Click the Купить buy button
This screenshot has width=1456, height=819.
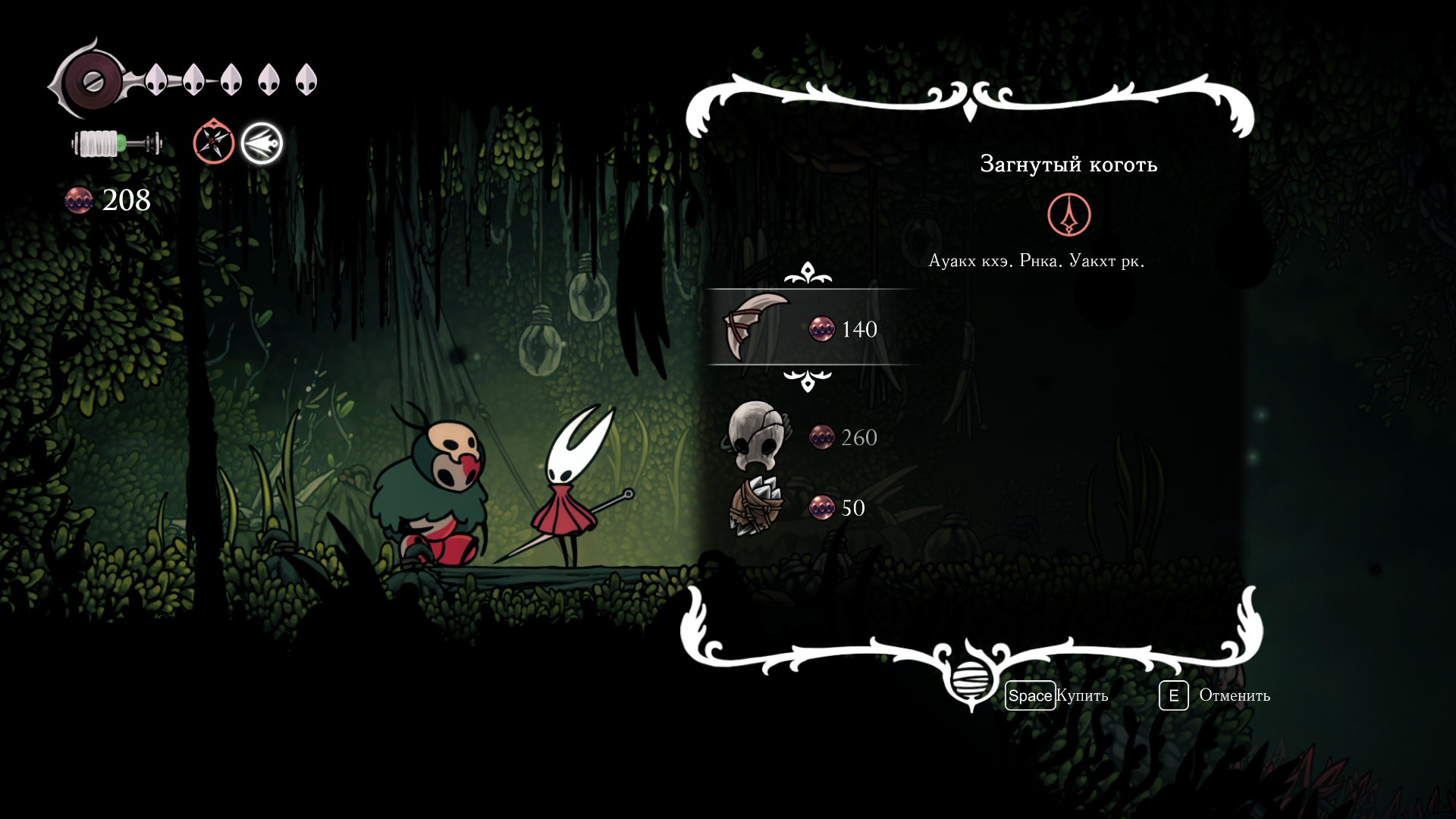point(1058,695)
